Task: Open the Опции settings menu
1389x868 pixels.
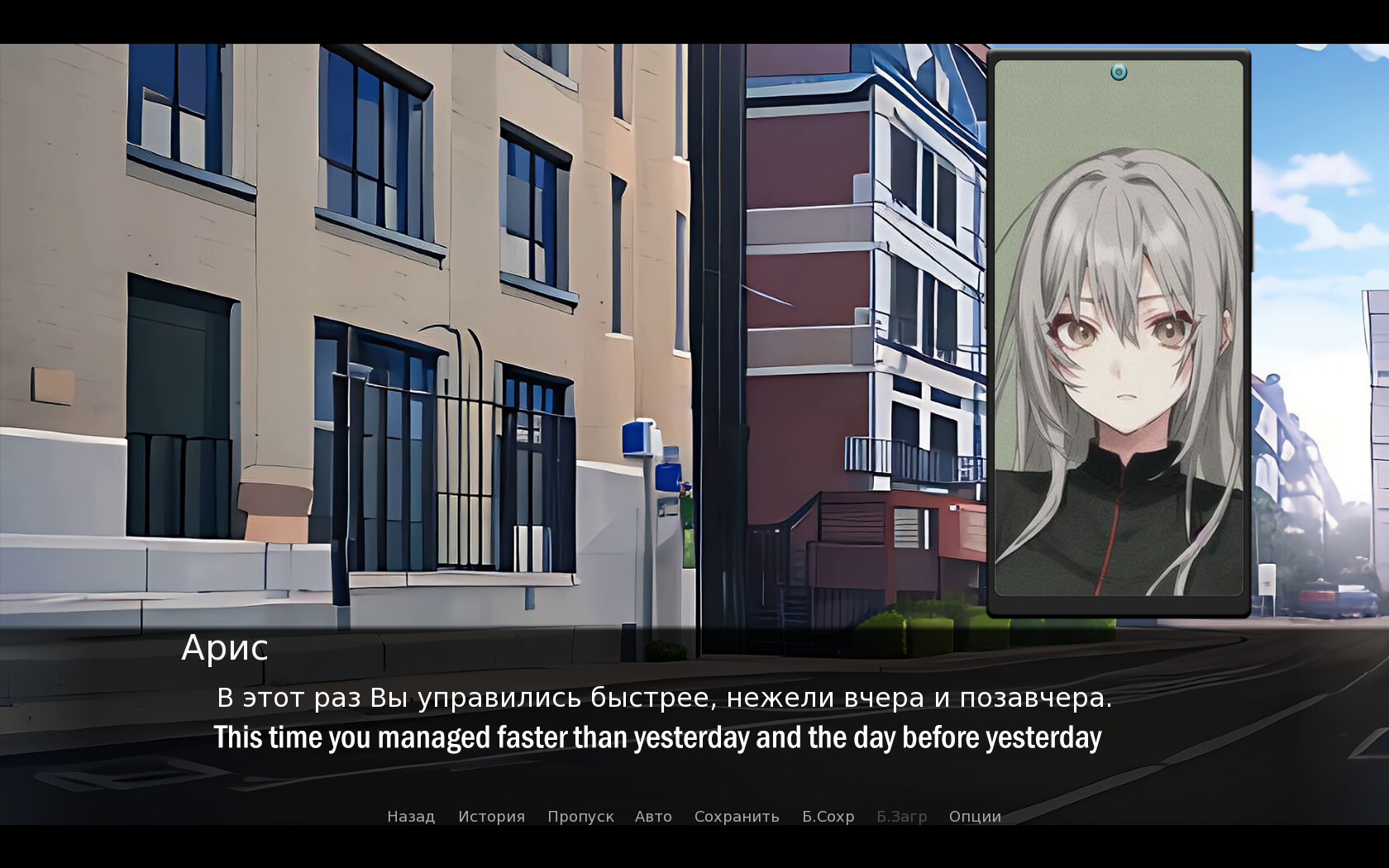Action: click(974, 816)
